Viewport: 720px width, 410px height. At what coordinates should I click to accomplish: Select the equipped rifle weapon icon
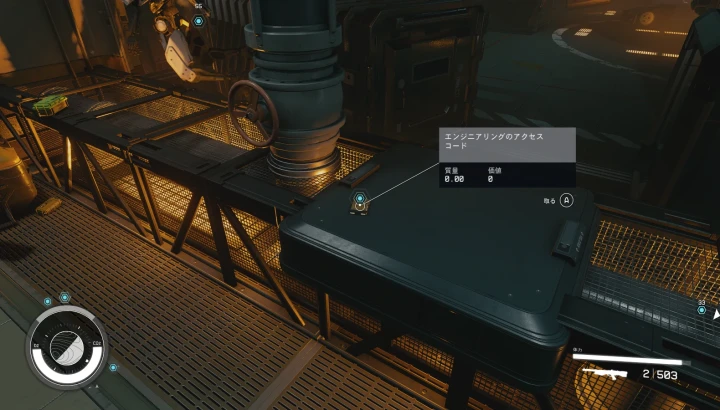tap(604, 374)
